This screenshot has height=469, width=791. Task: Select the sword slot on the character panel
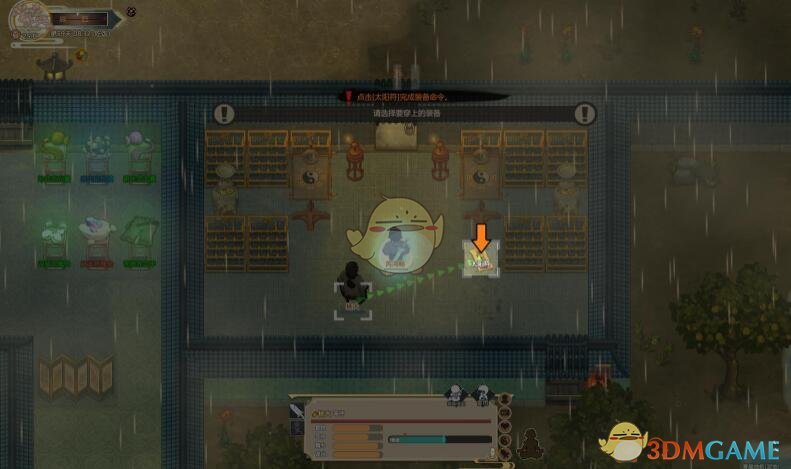pos(298,409)
